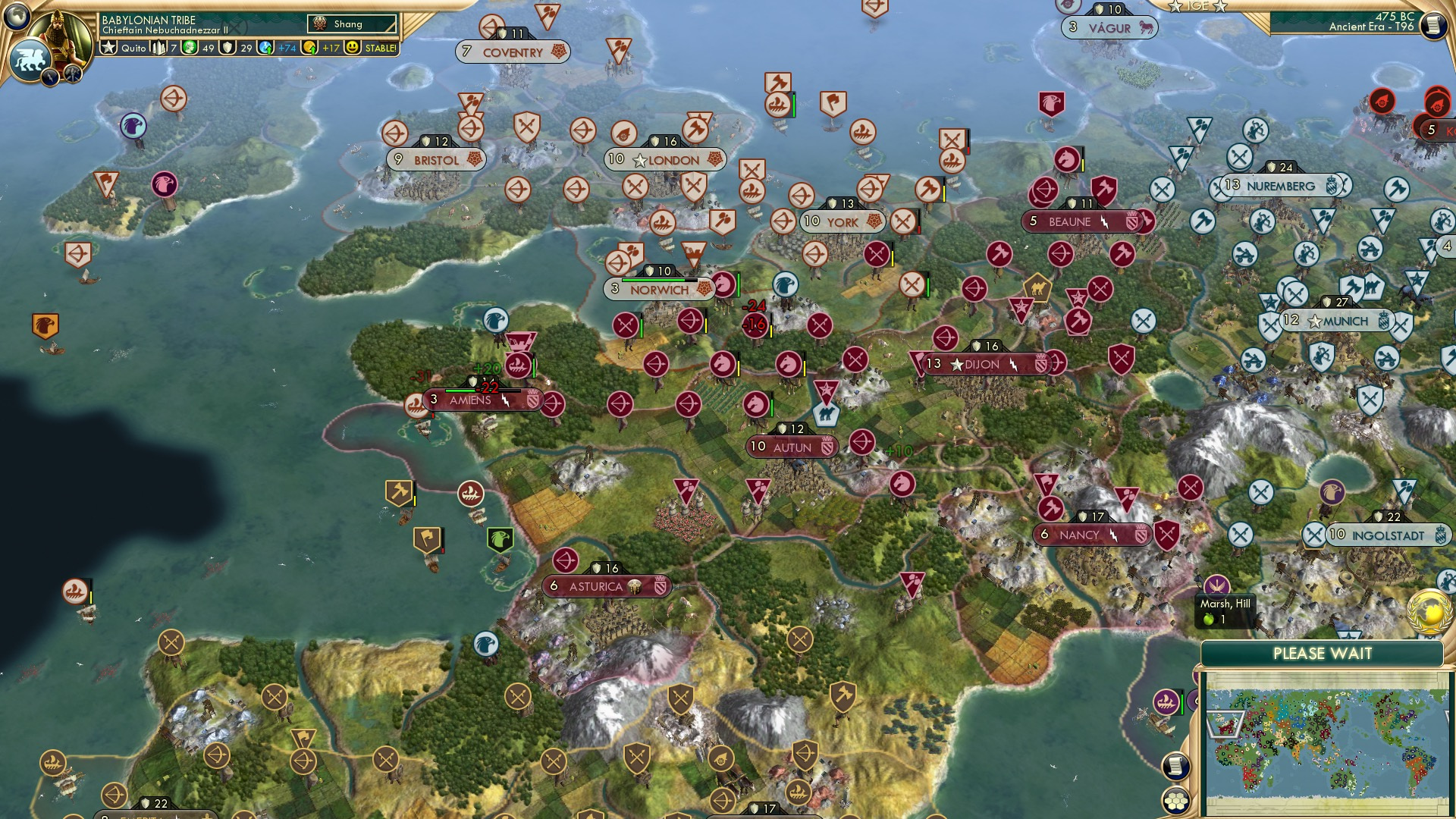Click the lightning bolt badge under the leader portrait
The width and height of the screenshot is (1456, 819).
(x=50, y=79)
